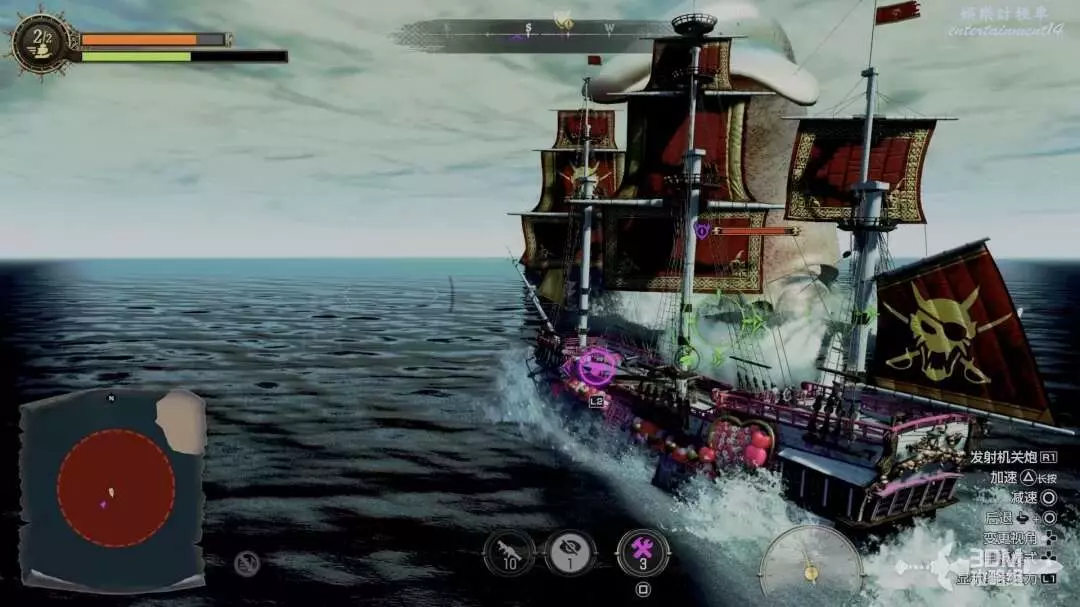This screenshot has width=1080, height=607.
Task: Click the ship emblem badge beside the health bars
Action: [41, 42]
